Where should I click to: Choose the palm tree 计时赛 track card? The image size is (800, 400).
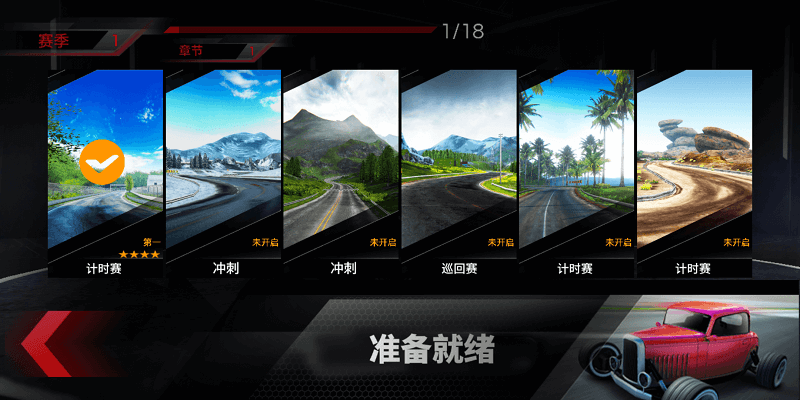[576, 172]
